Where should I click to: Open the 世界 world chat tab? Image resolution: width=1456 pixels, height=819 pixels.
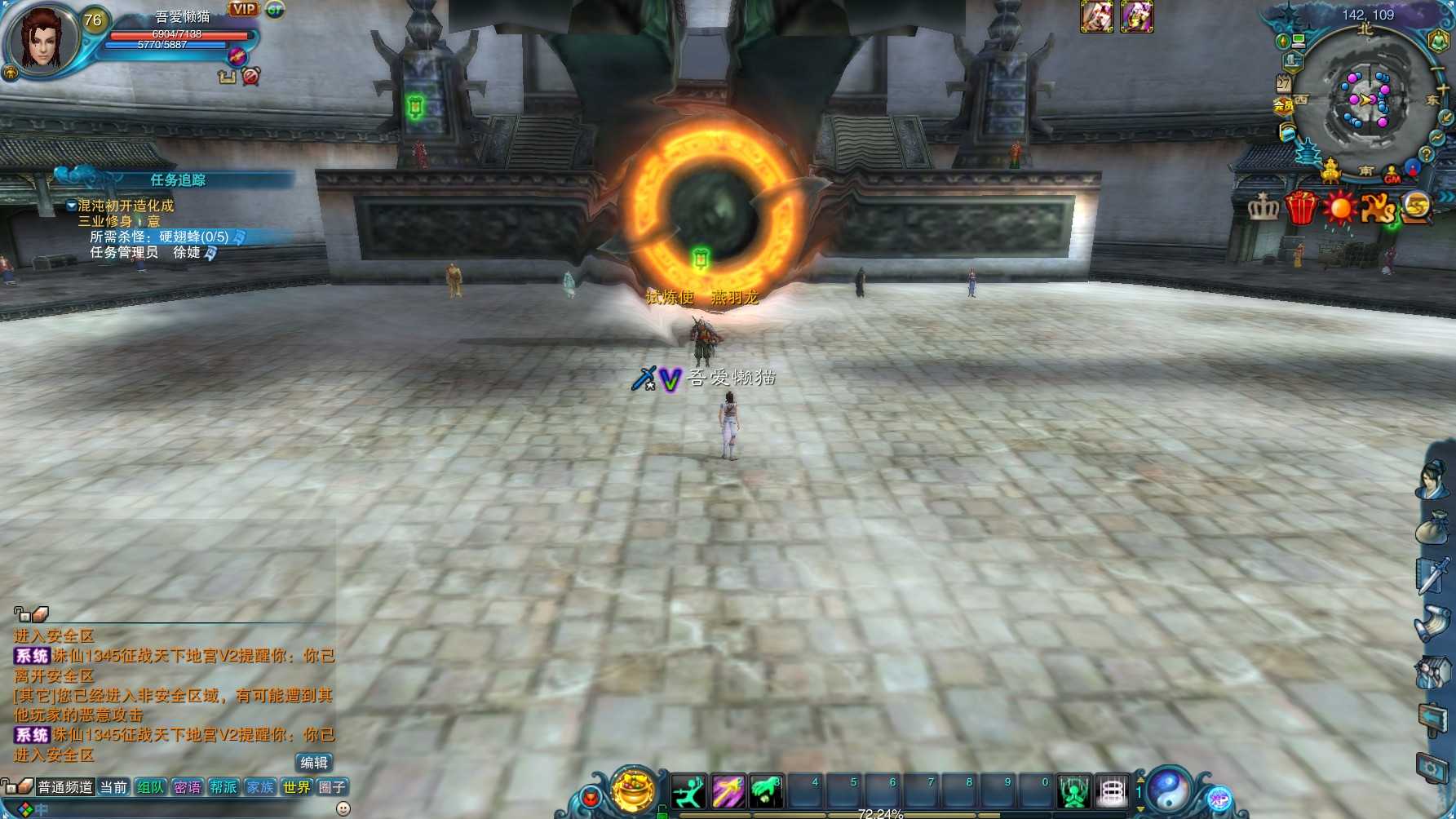[x=297, y=787]
